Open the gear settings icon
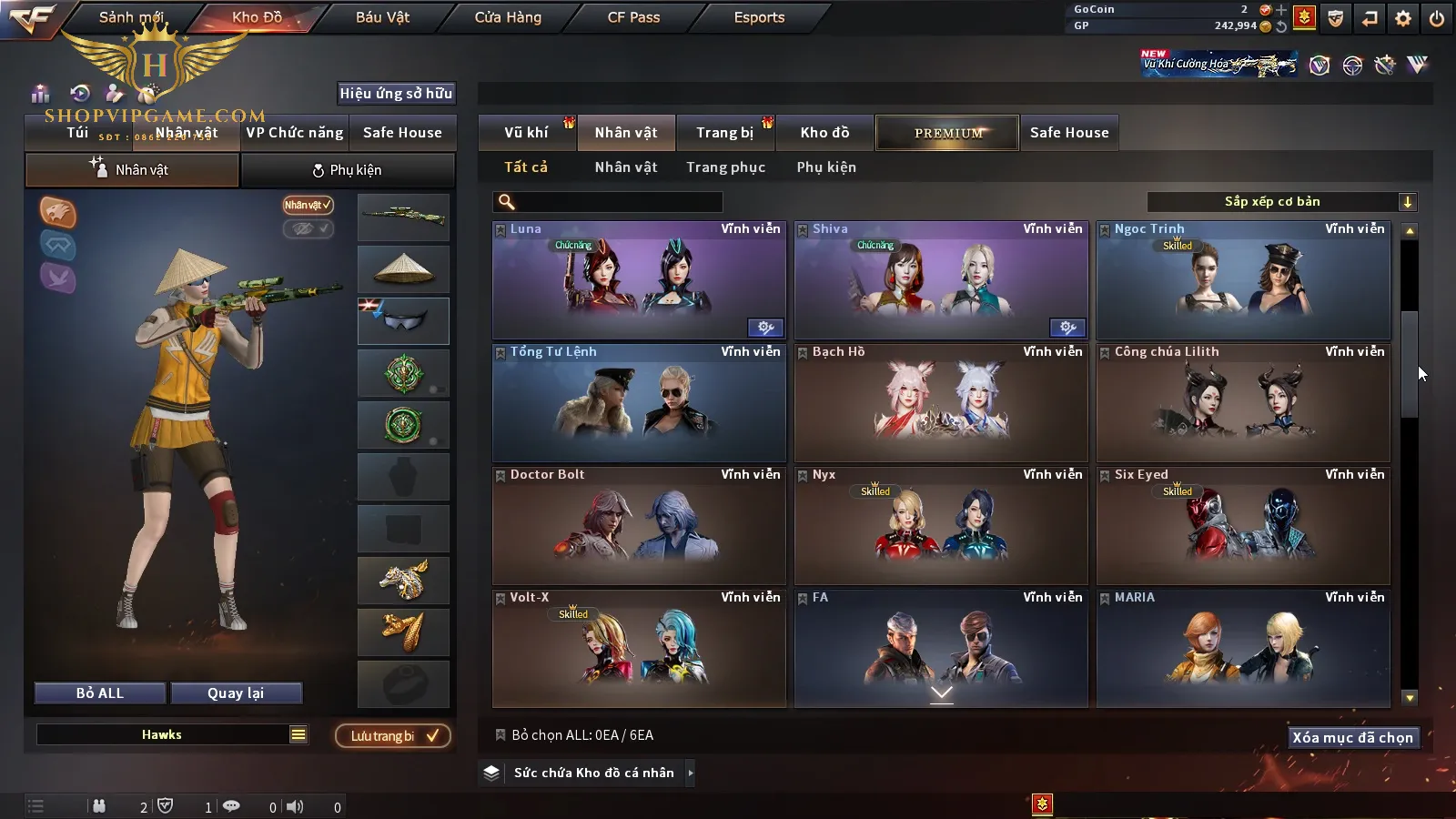Image resolution: width=1456 pixels, height=819 pixels. coord(1403,18)
